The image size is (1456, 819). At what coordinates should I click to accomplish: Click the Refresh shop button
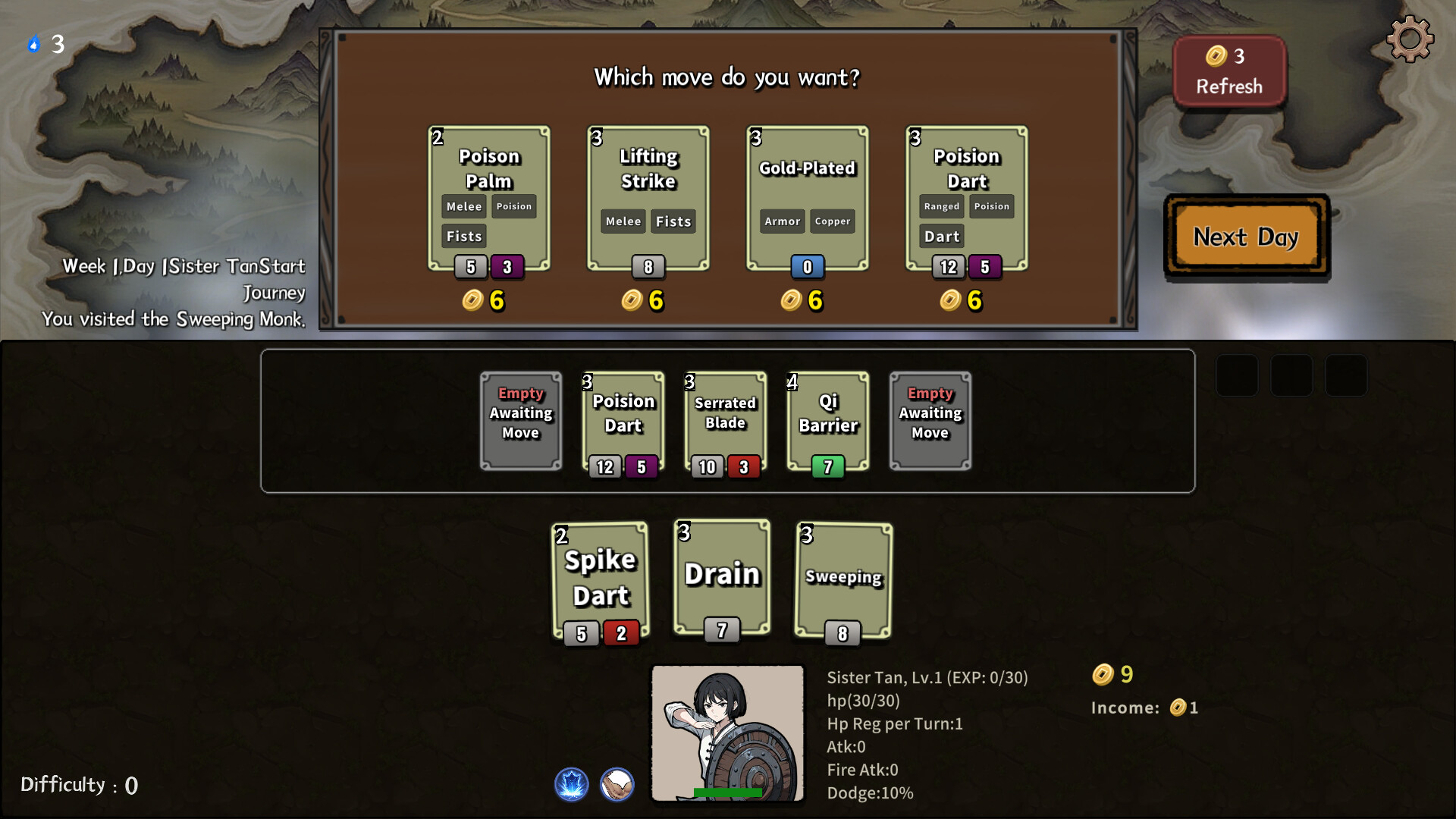click(x=1229, y=71)
